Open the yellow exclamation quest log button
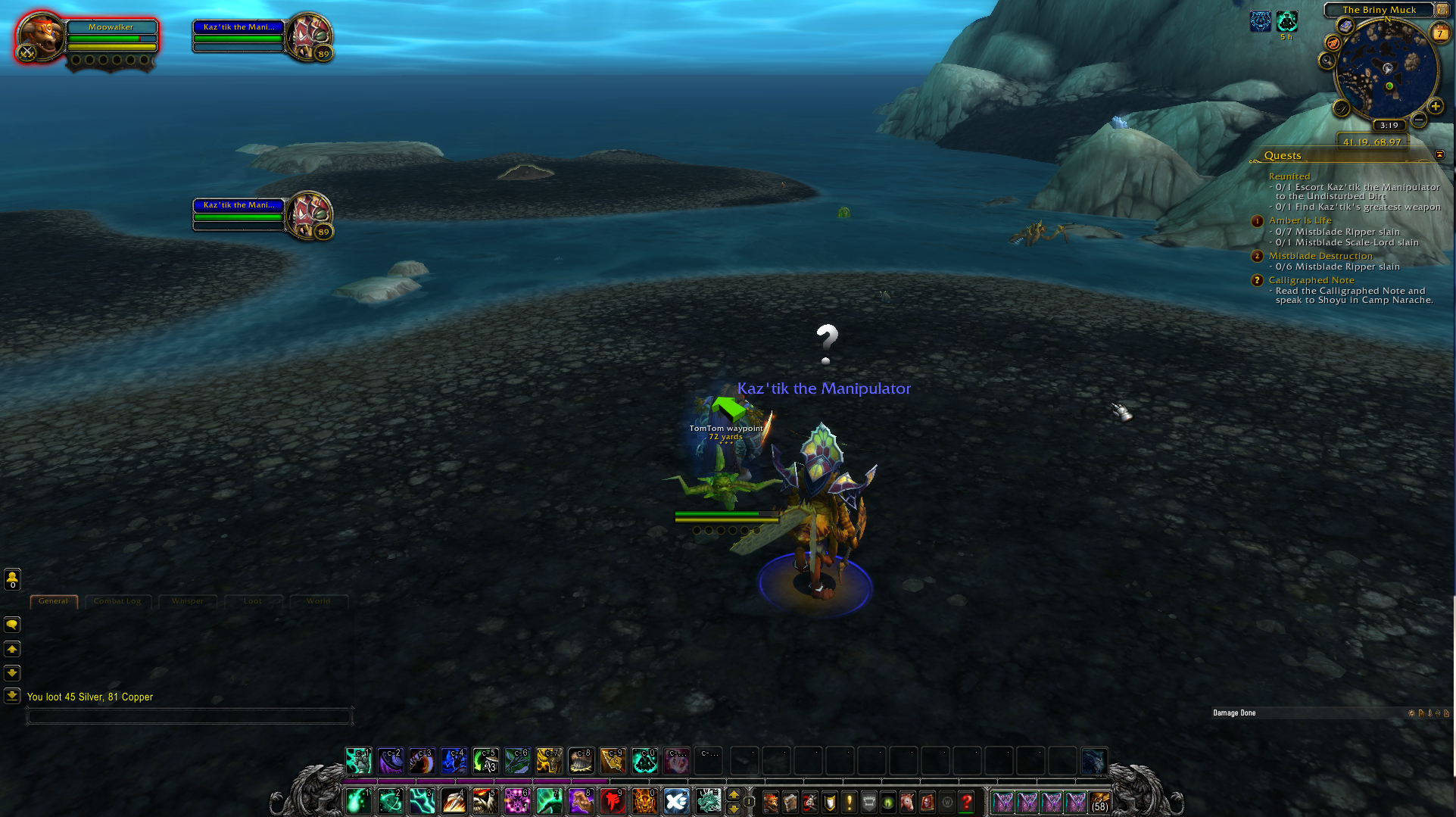The height and width of the screenshot is (817, 1456). pyautogui.click(x=849, y=801)
